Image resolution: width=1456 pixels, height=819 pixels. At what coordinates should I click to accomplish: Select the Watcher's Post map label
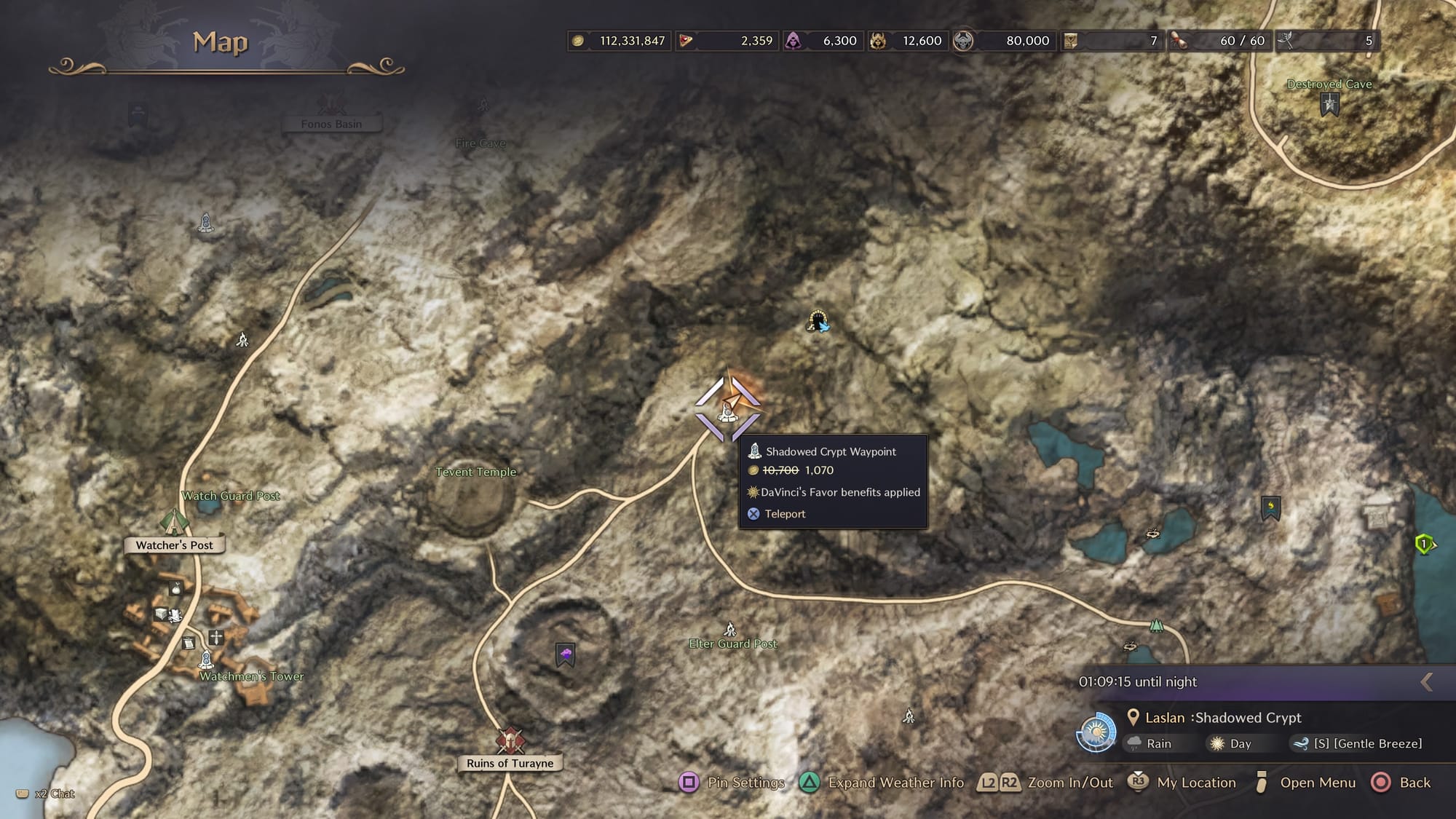[174, 545]
